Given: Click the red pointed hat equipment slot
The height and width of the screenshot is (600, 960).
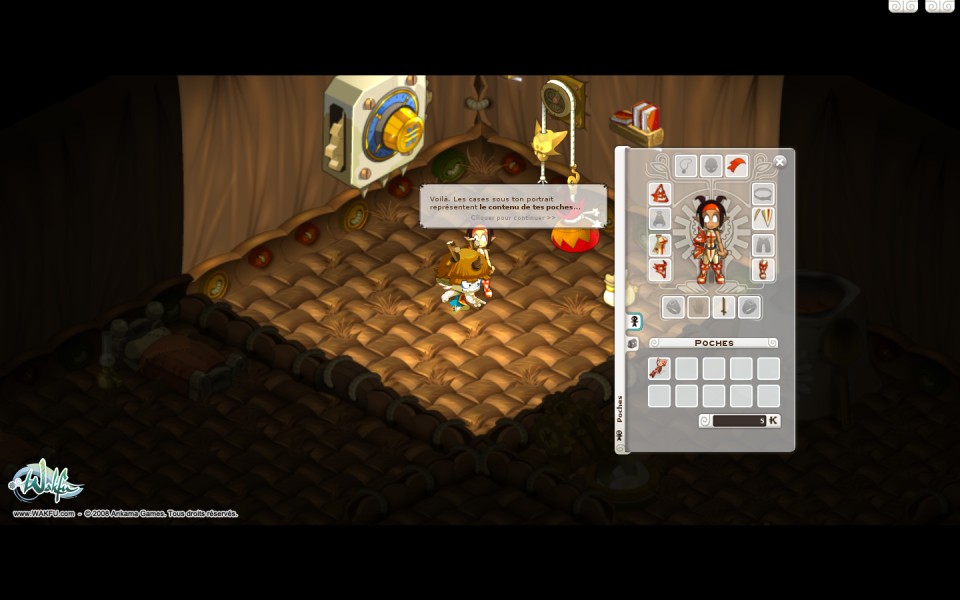Looking at the screenshot, I should point(660,193).
